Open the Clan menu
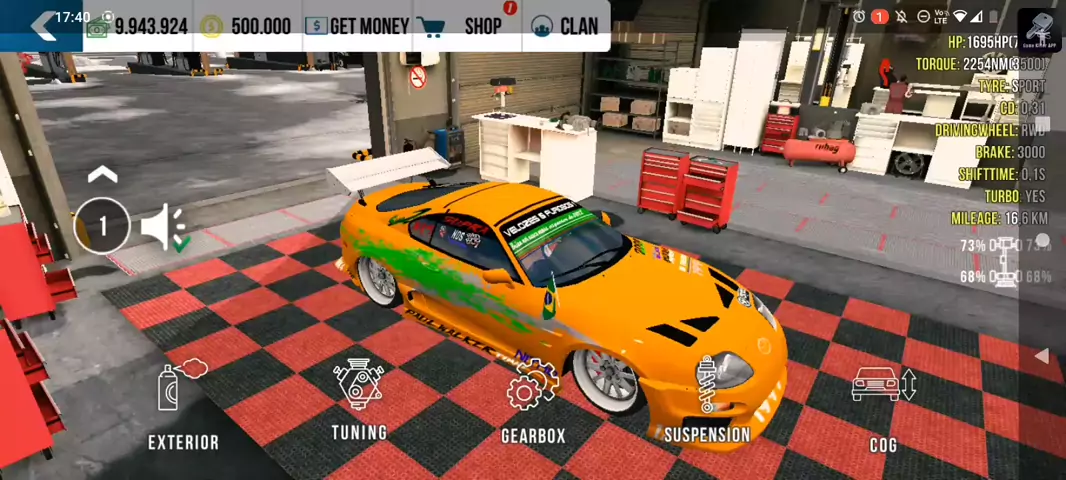The width and height of the screenshot is (1066, 480). point(565,27)
